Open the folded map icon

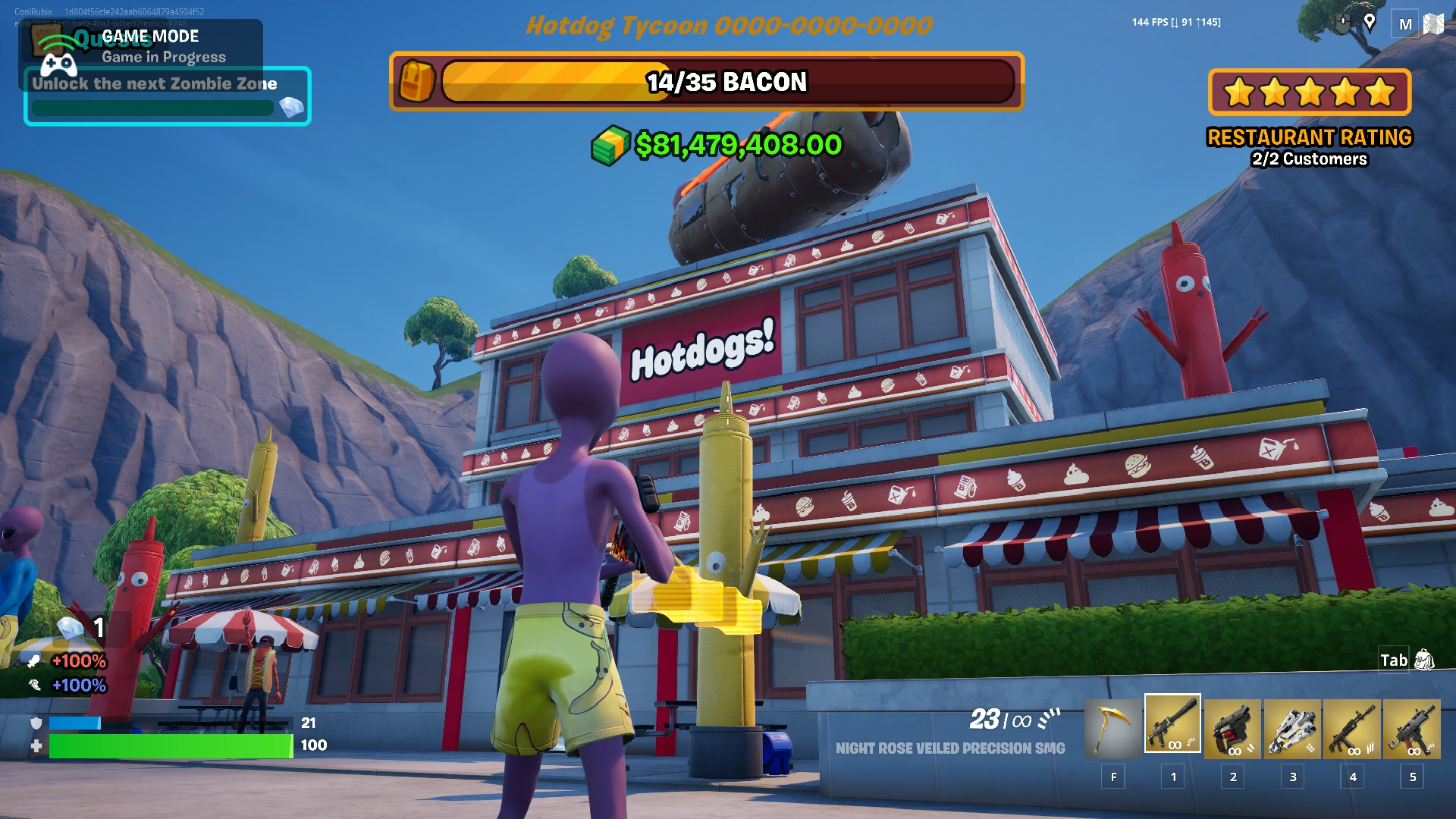click(1433, 24)
